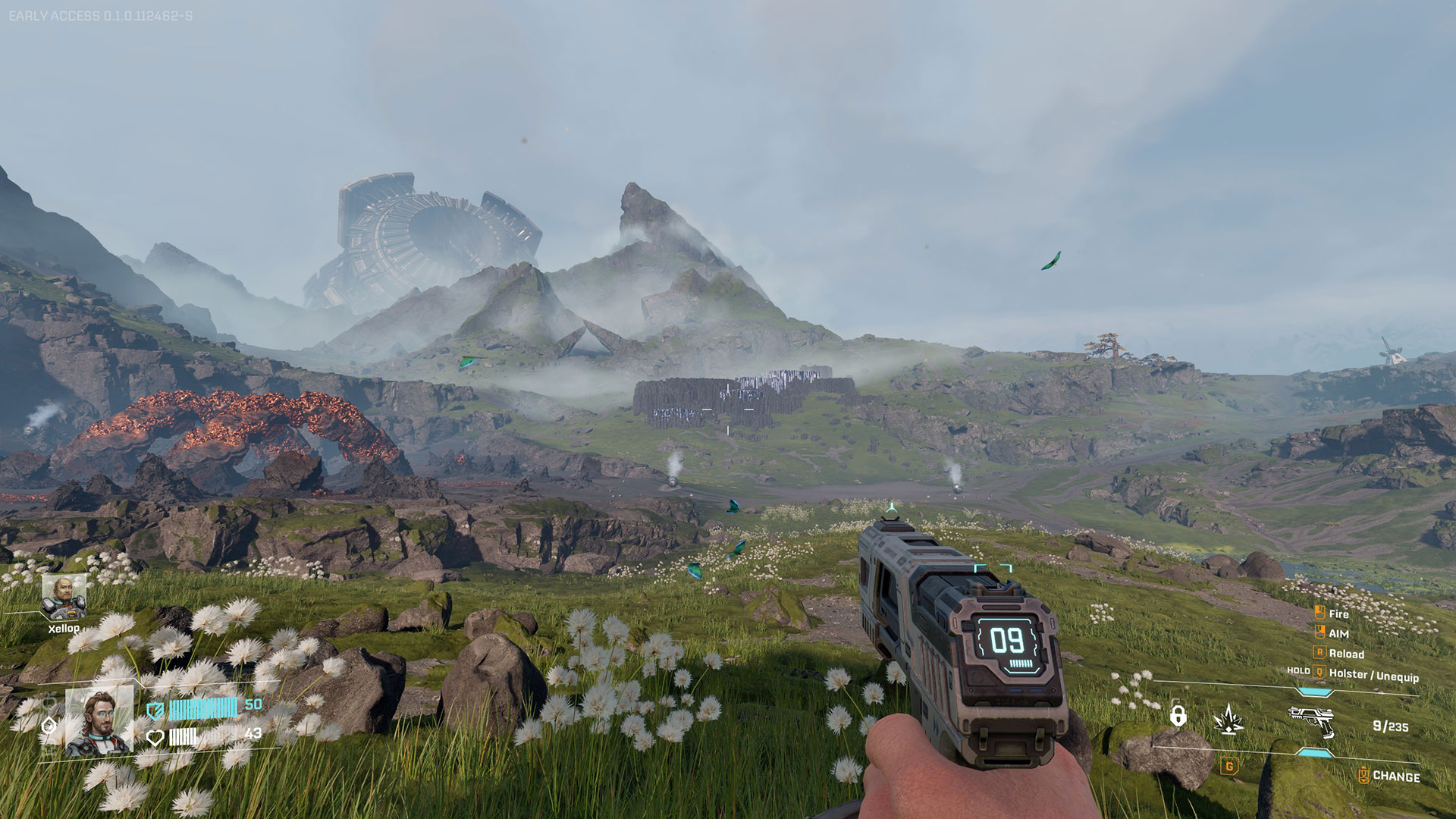This screenshot has height=819, width=1456.
Task: Click your own character portrait
Action: pyautogui.click(x=99, y=723)
